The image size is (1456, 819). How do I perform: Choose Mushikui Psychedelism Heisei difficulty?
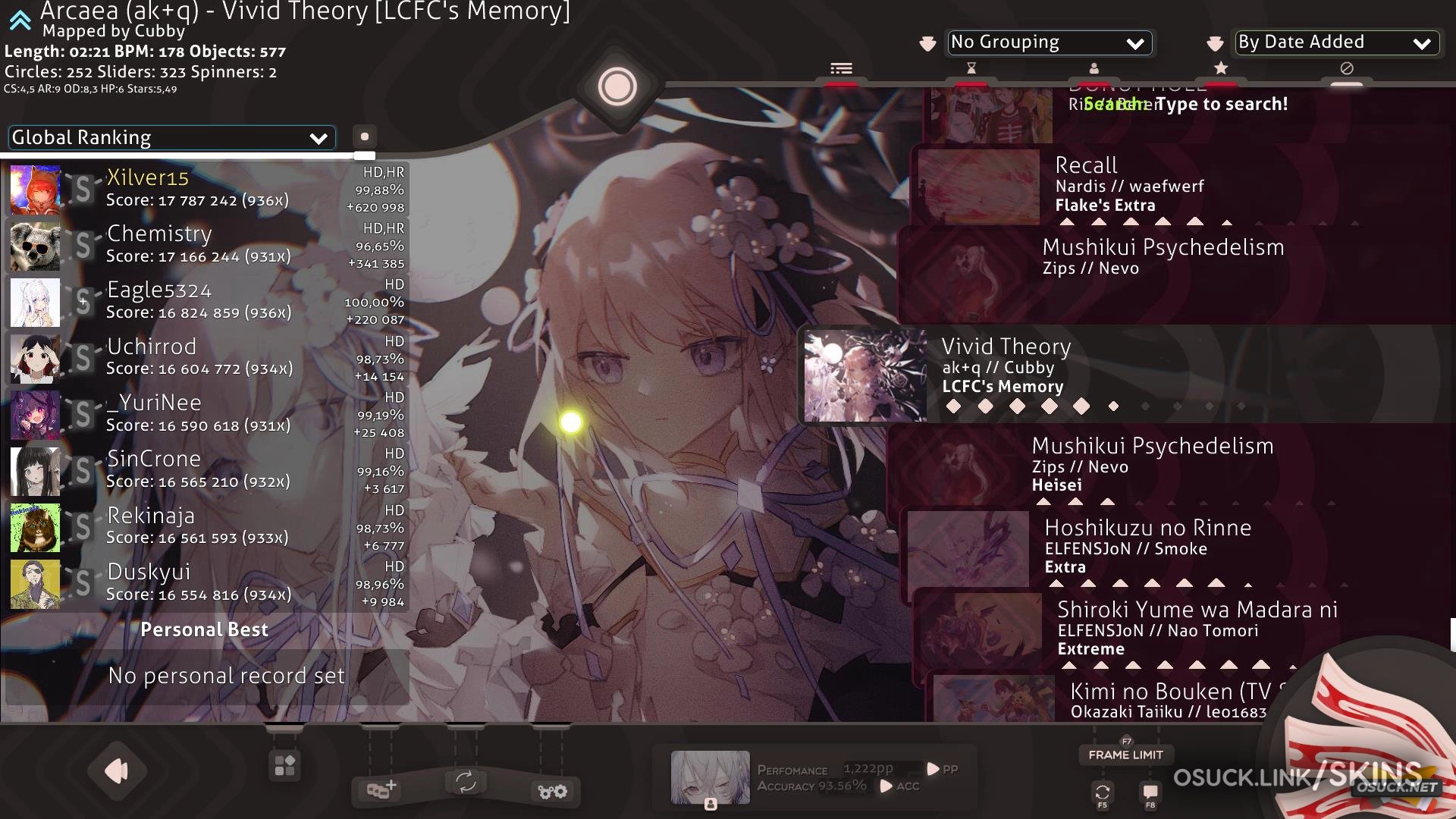[x=1168, y=464]
